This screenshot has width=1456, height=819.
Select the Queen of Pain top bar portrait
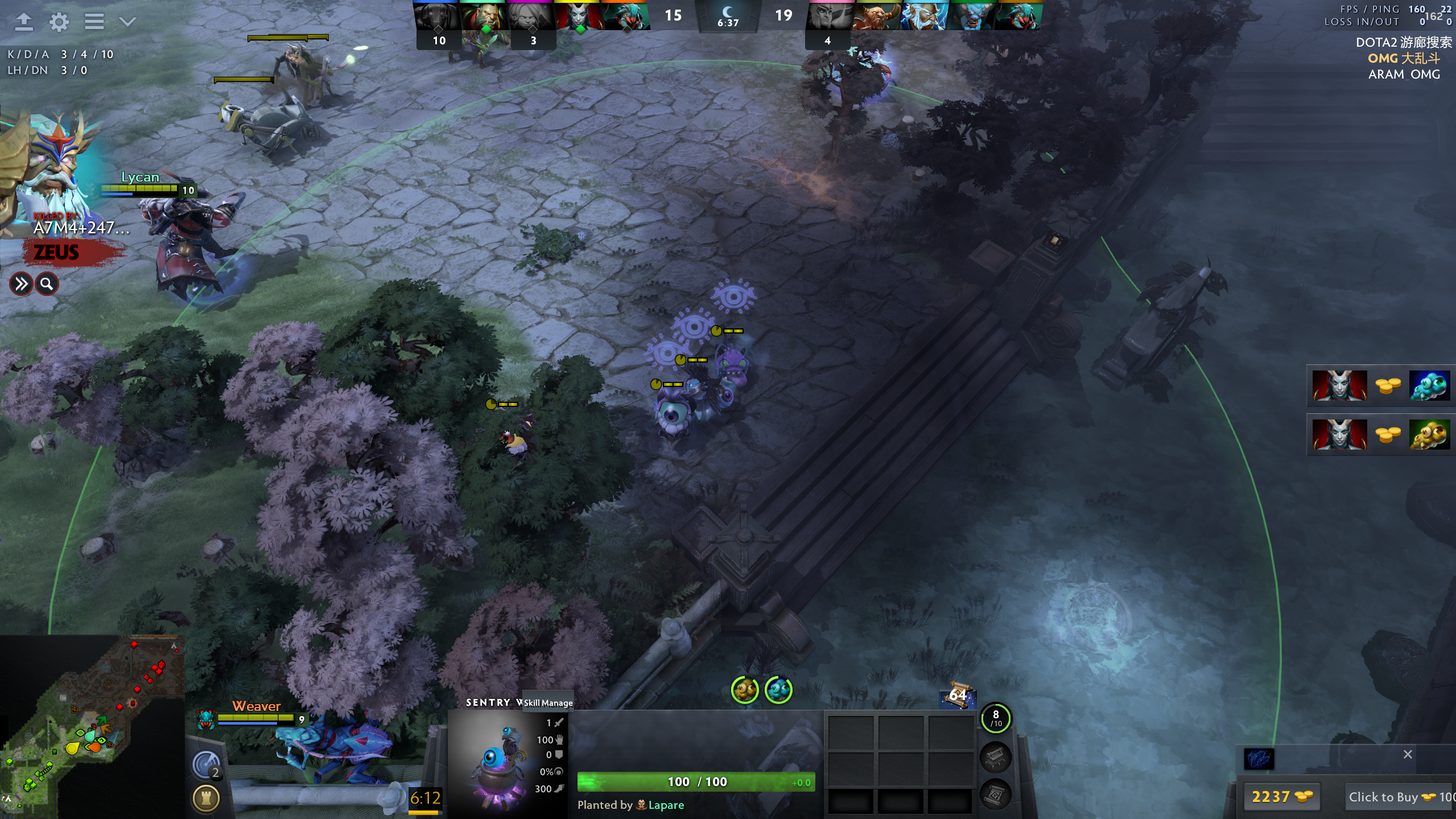[577, 16]
